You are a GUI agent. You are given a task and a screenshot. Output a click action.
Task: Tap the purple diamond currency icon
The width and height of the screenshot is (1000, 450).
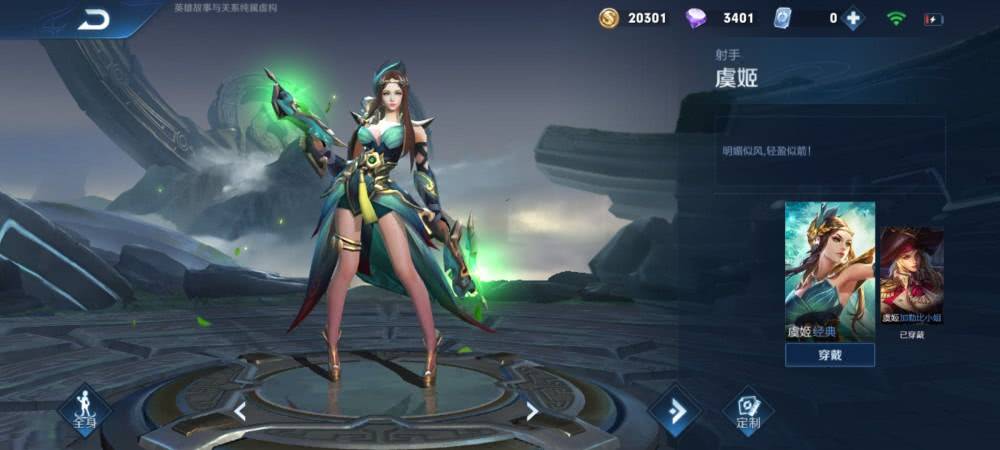pos(696,18)
